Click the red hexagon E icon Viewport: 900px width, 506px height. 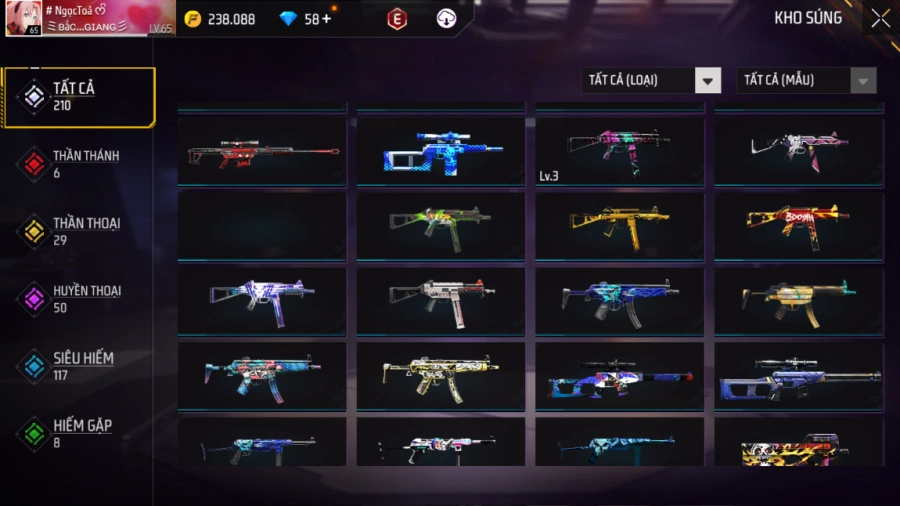tap(397, 19)
